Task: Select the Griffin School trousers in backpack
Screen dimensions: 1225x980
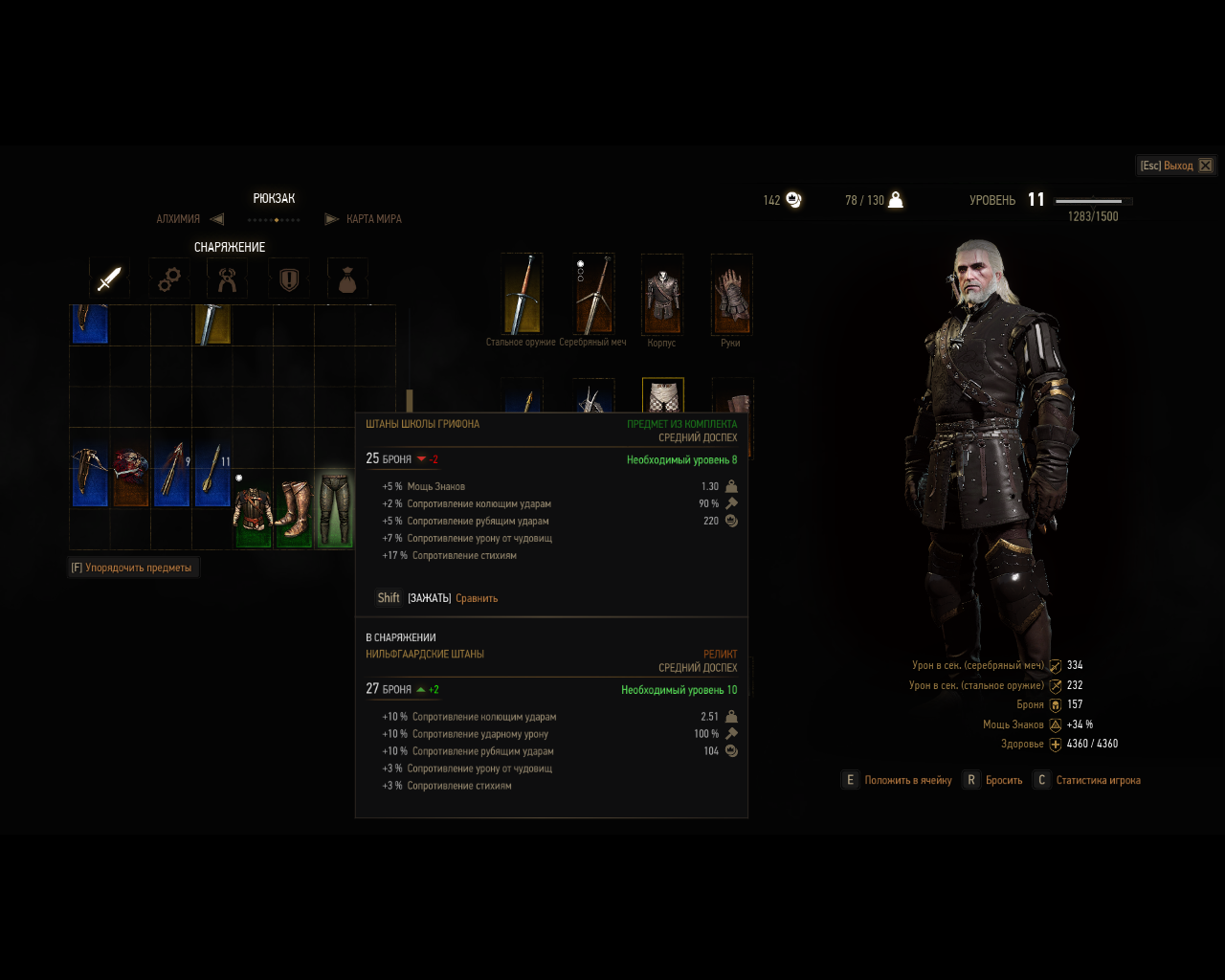Action: (335, 508)
